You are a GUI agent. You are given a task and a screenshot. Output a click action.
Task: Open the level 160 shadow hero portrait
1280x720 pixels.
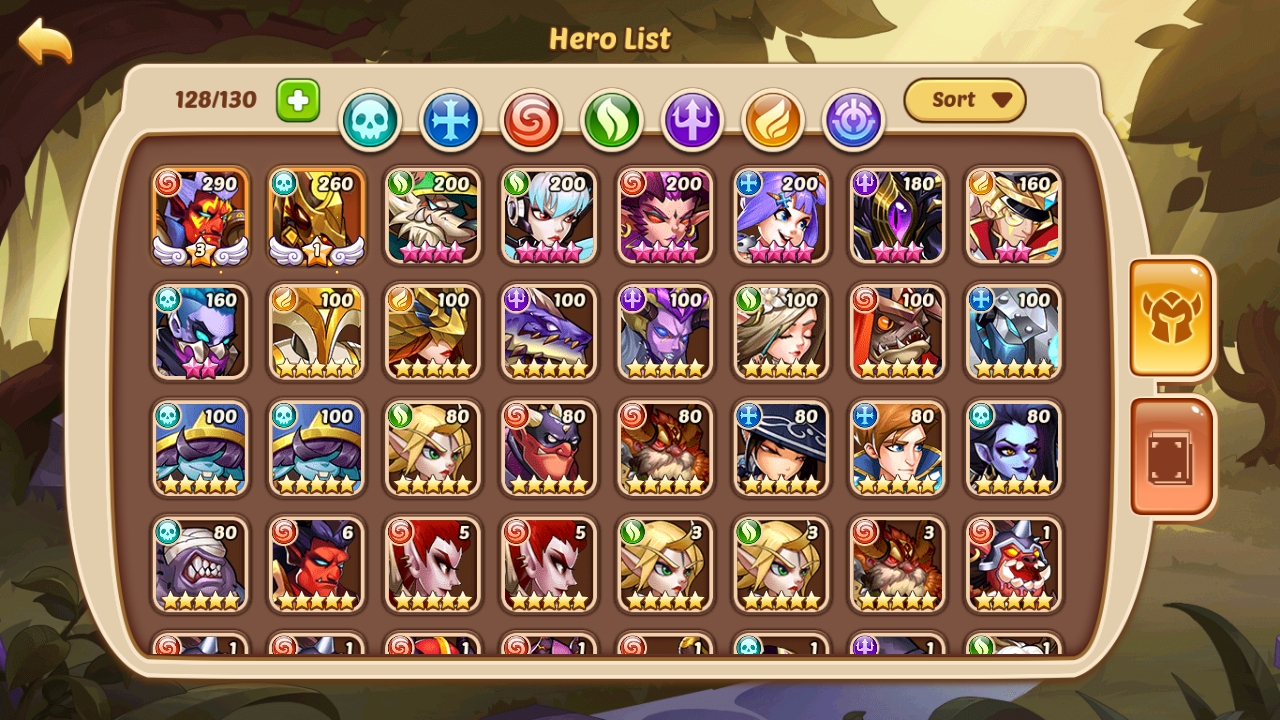click(x=199, y=334)
